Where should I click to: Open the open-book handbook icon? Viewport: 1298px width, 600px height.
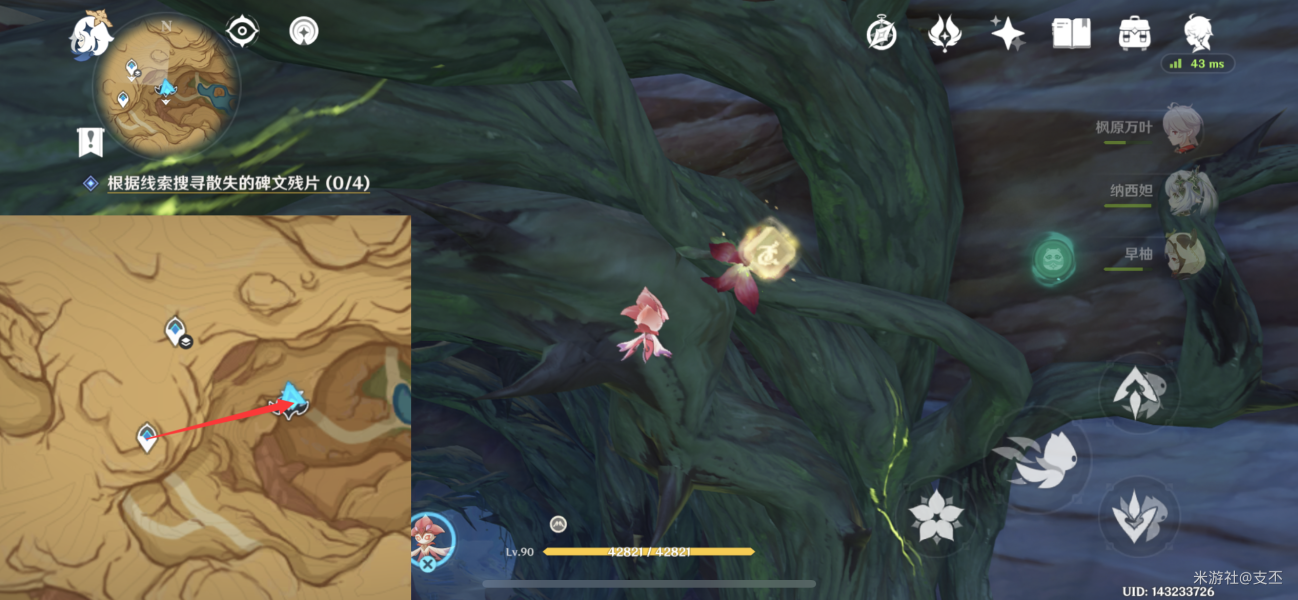tap(1071, 33)
